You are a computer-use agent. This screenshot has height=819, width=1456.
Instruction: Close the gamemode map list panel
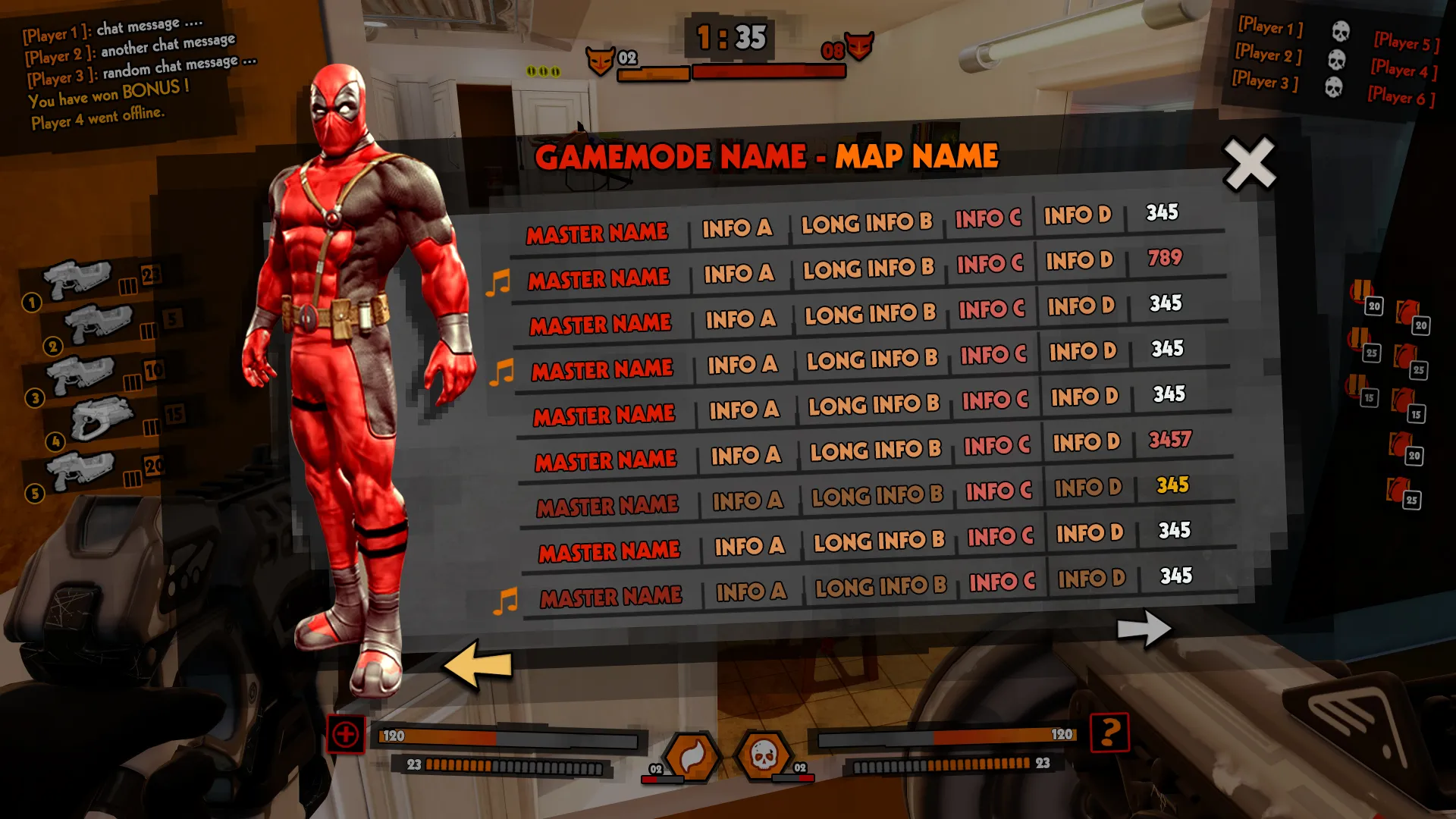pyautogui.click(x=1250, y=163)
